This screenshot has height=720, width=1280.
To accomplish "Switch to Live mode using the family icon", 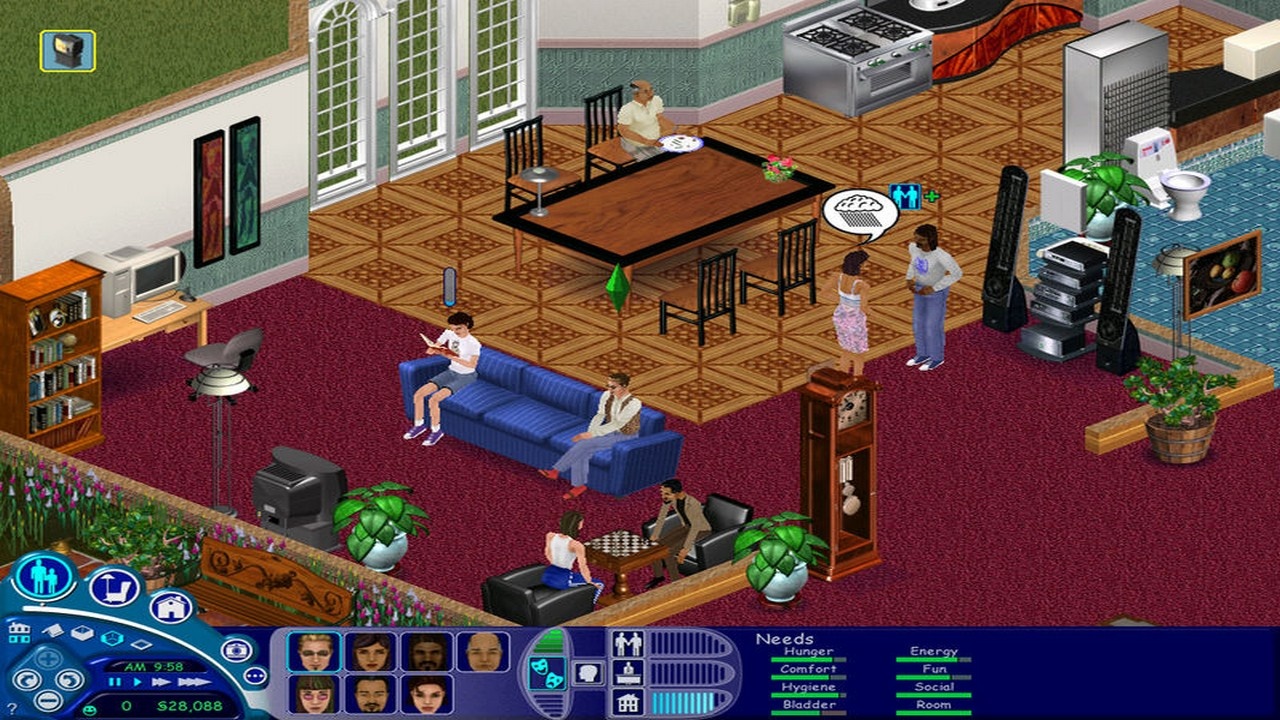I will point(42,580).
